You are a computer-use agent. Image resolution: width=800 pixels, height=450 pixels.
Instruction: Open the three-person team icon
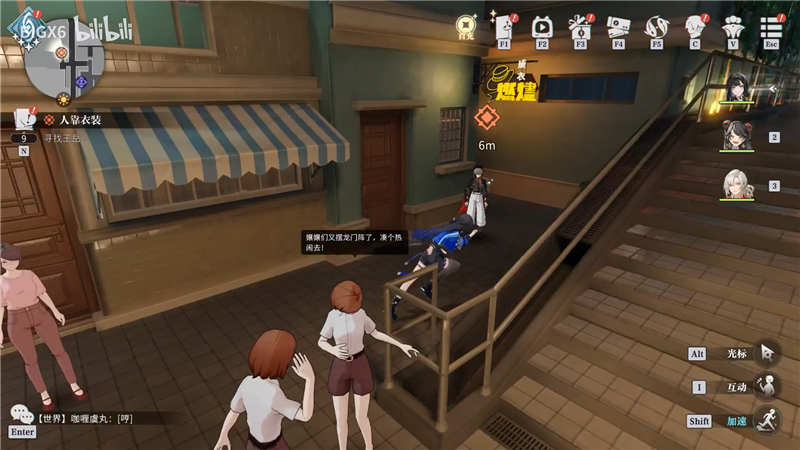pyautogui.click(x=733, y=26)
